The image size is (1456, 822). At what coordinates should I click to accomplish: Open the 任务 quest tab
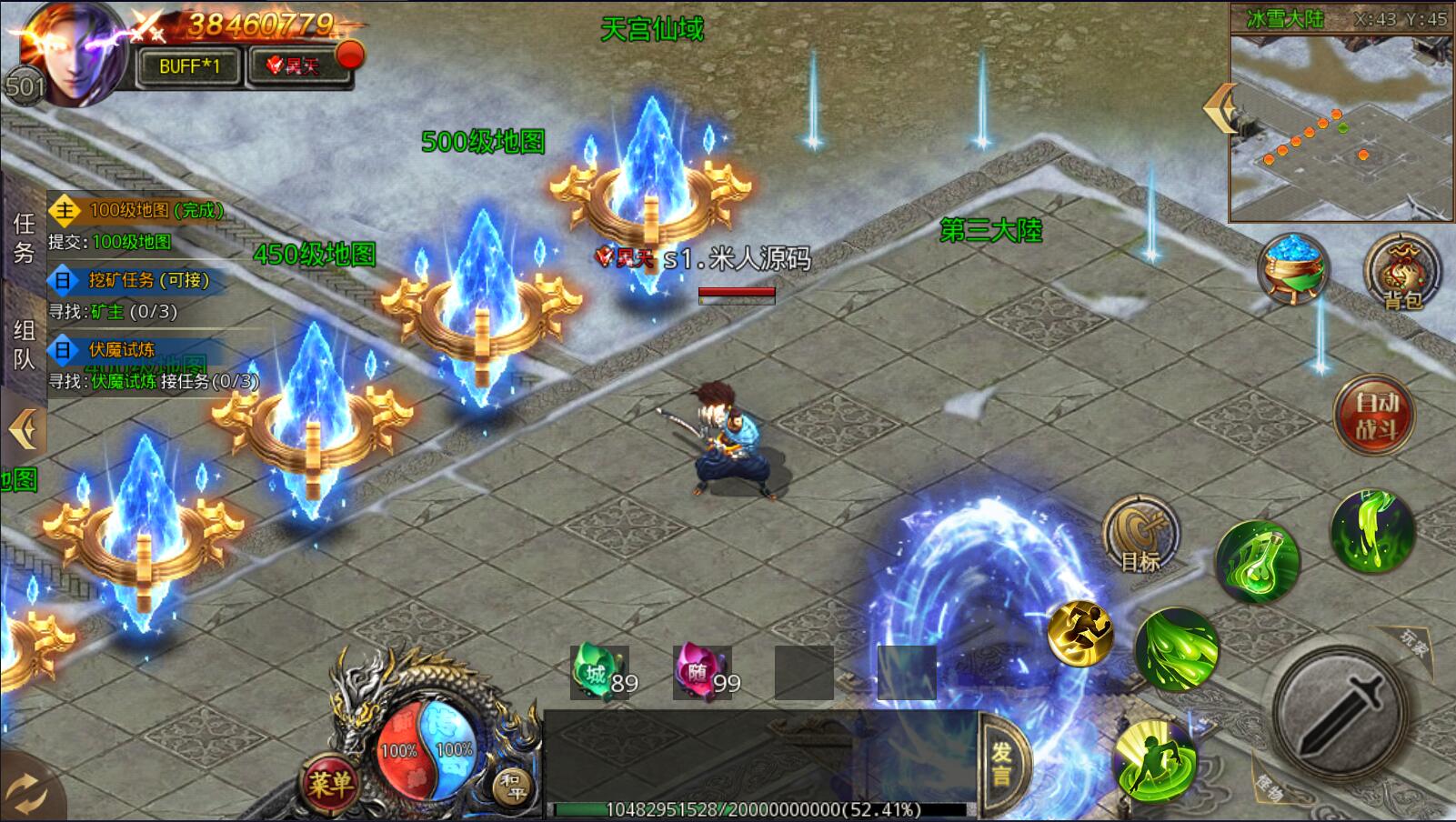pos(24,238)
